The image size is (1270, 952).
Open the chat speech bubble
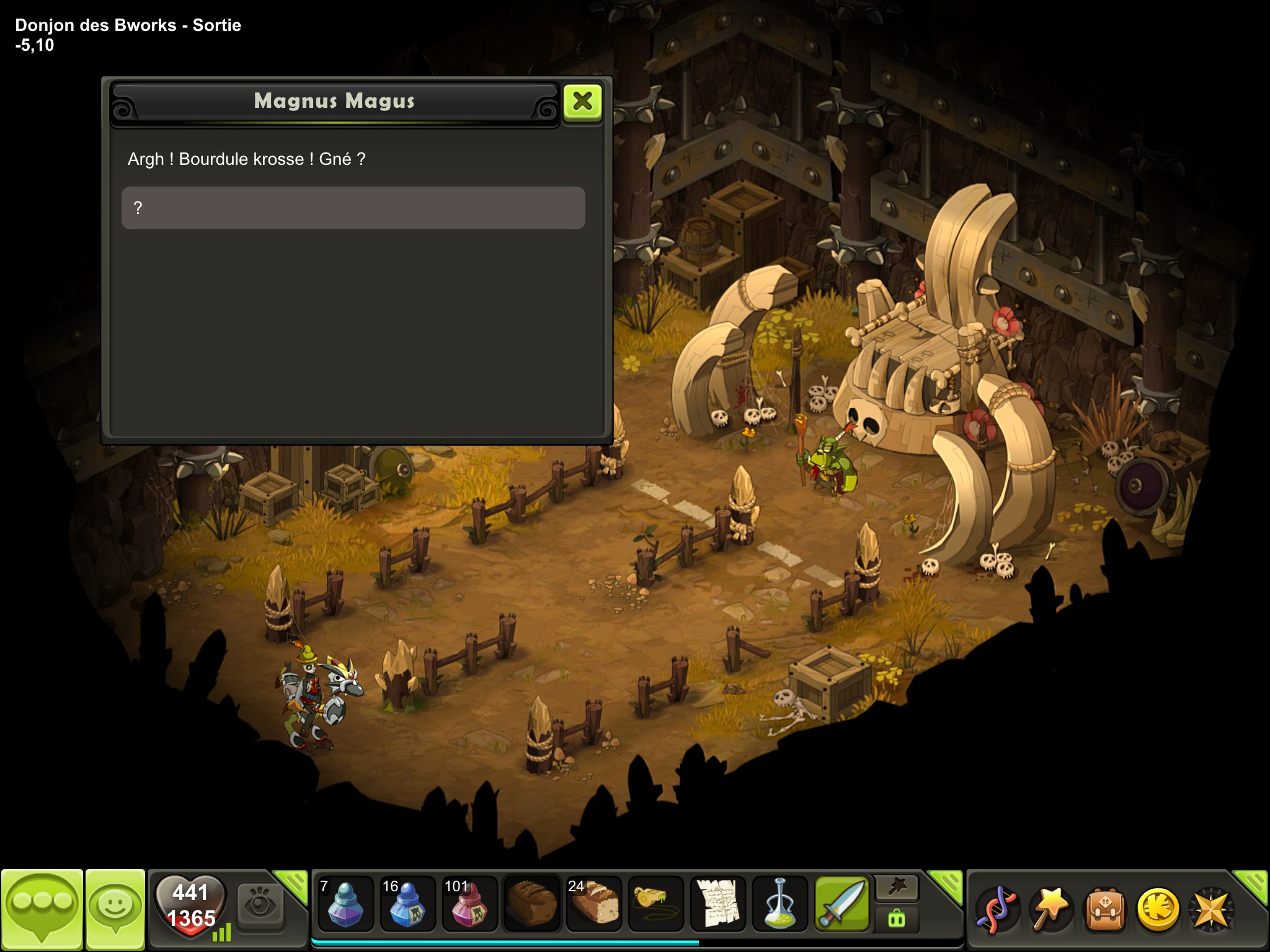42,909
